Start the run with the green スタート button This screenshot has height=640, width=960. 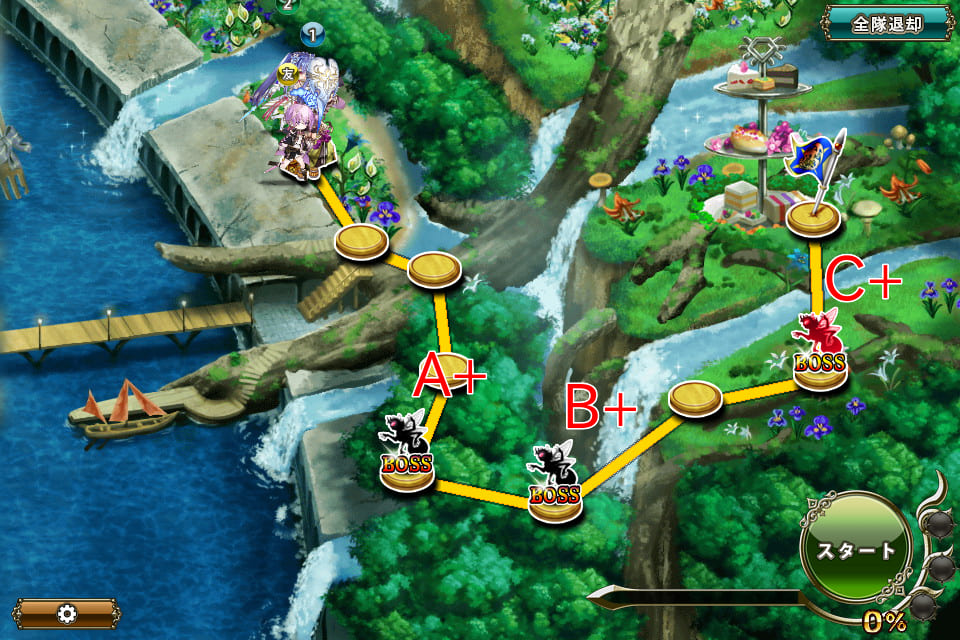pos(856,551)
